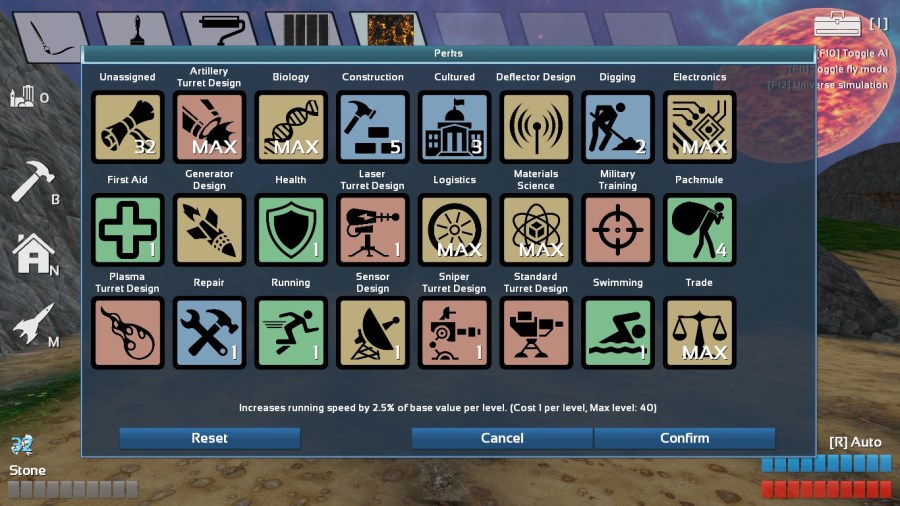The width and height of the screenshot is (900, 506).
Task: Choose the Cultured perk
Action: (454, 127)
